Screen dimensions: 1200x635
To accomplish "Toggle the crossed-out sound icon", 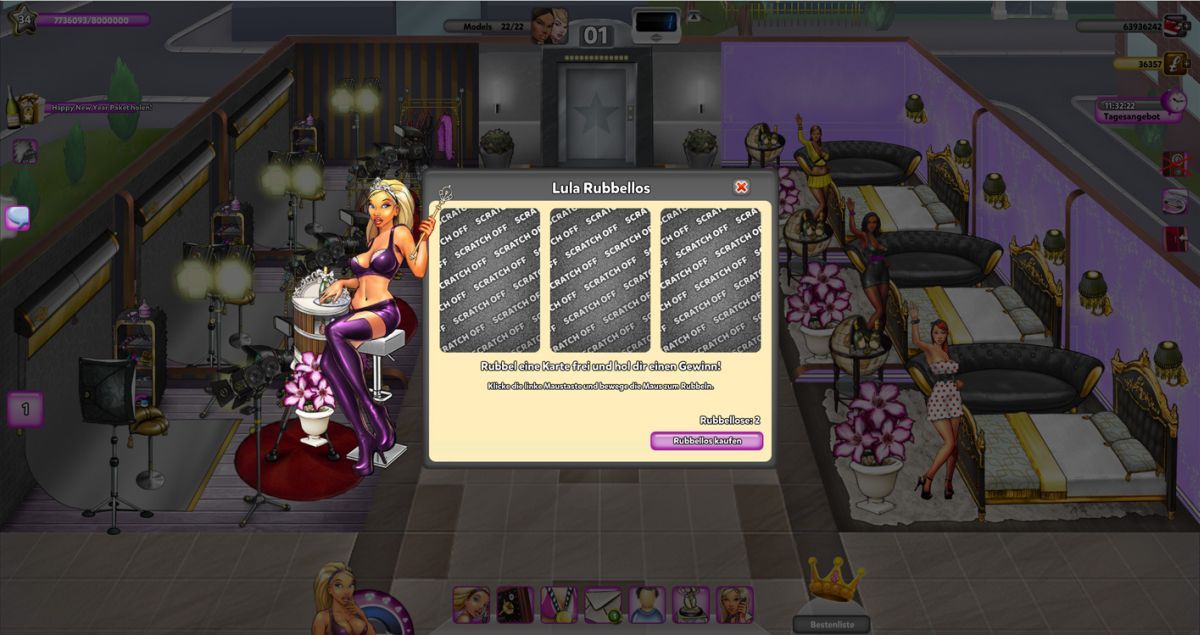I will (x=1176, y=163).
